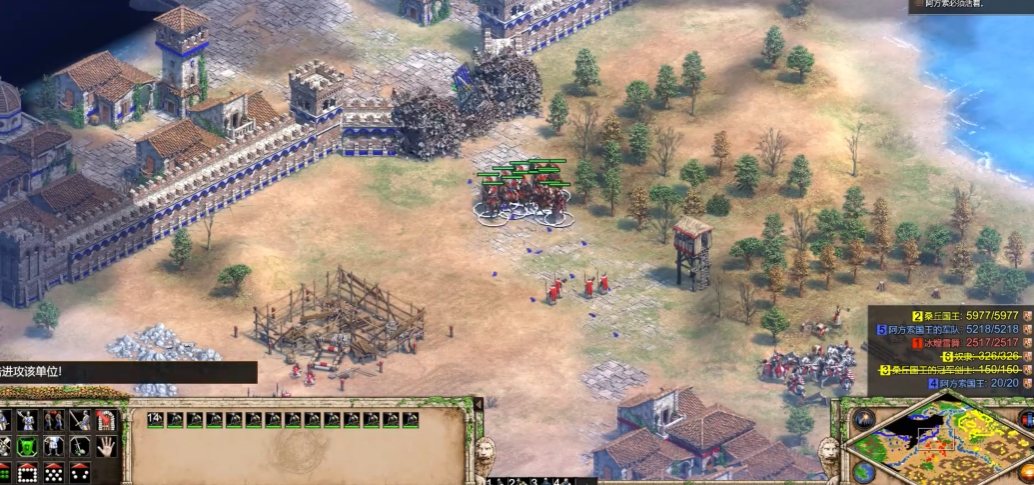
Task: Set the green shield defensive stance
Action: coord(28,447)
